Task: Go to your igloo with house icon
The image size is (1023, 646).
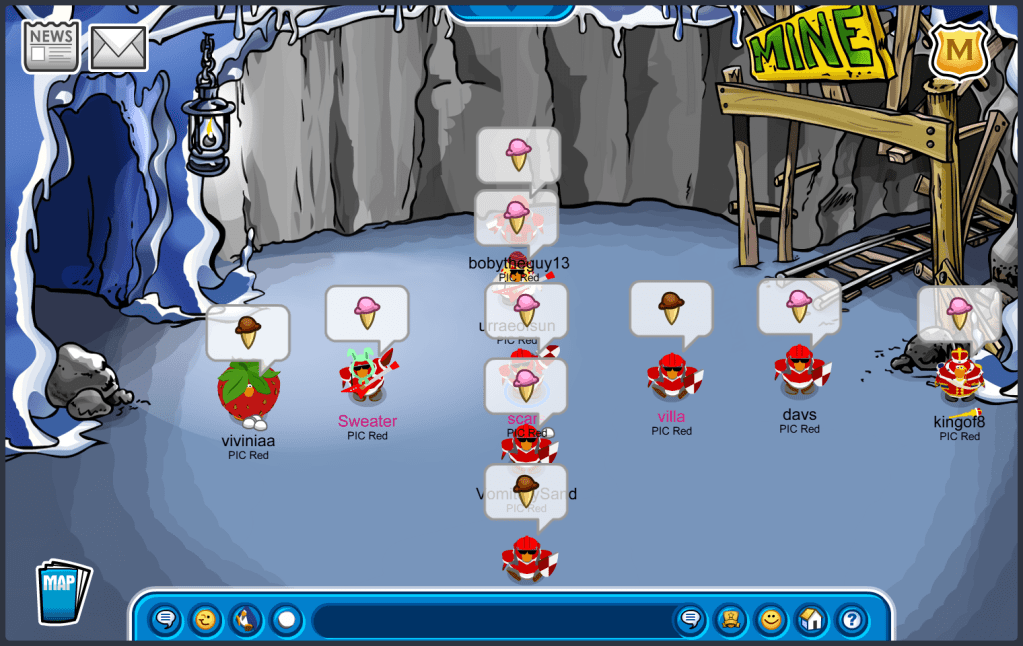Action: tap(811, 620)
